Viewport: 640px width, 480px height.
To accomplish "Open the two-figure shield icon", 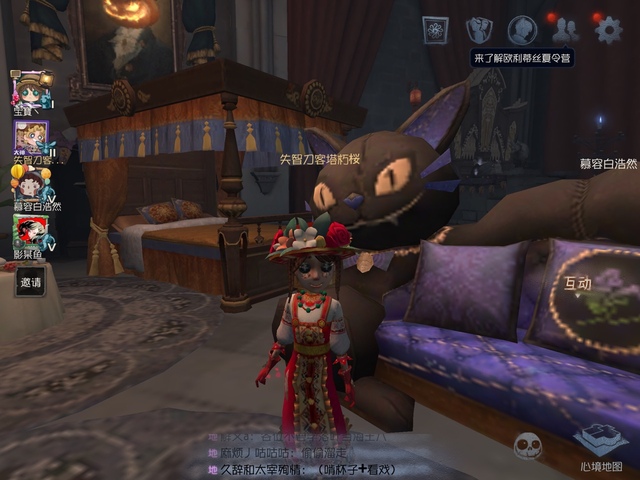I will pyautogui.click(x=480, y=30).
